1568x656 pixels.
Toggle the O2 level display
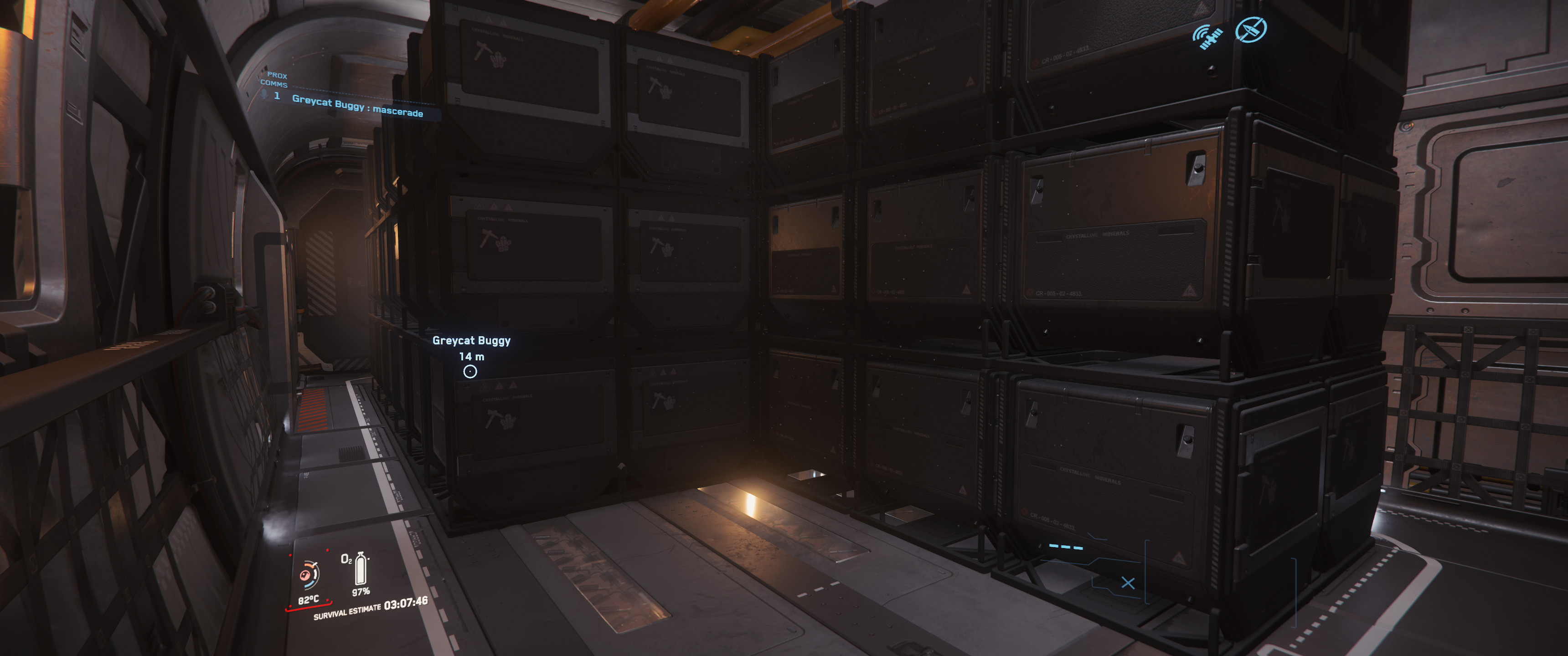coord(361,593)
